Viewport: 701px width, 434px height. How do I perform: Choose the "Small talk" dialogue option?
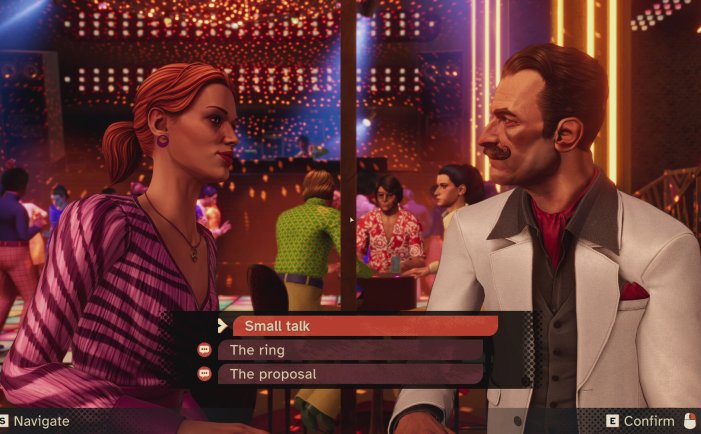point(364,326)
